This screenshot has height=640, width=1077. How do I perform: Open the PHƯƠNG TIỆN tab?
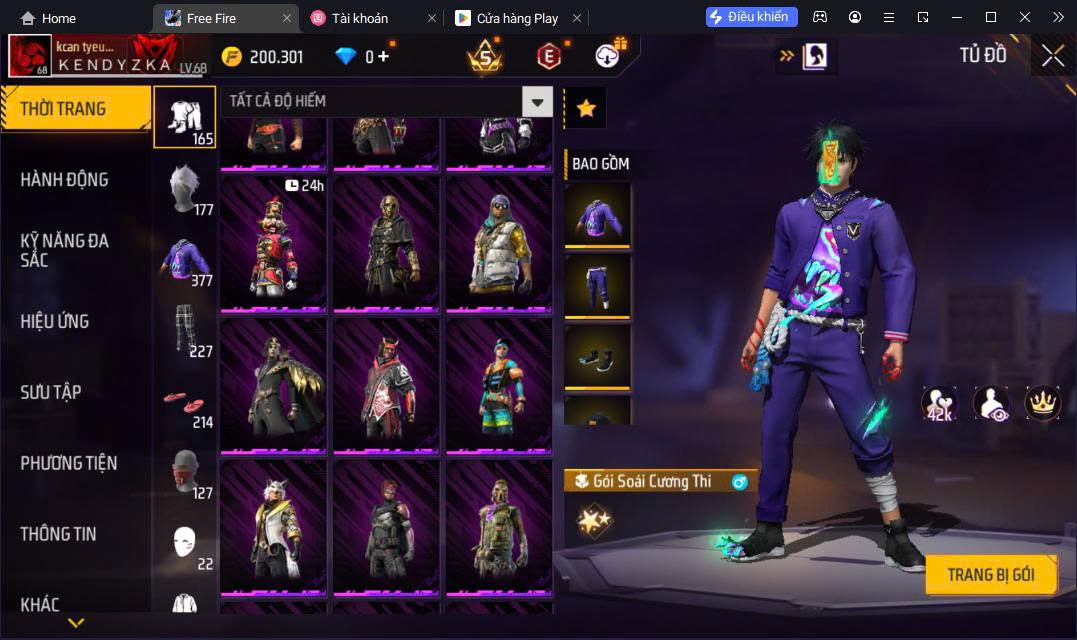click(x=68, y=463)
